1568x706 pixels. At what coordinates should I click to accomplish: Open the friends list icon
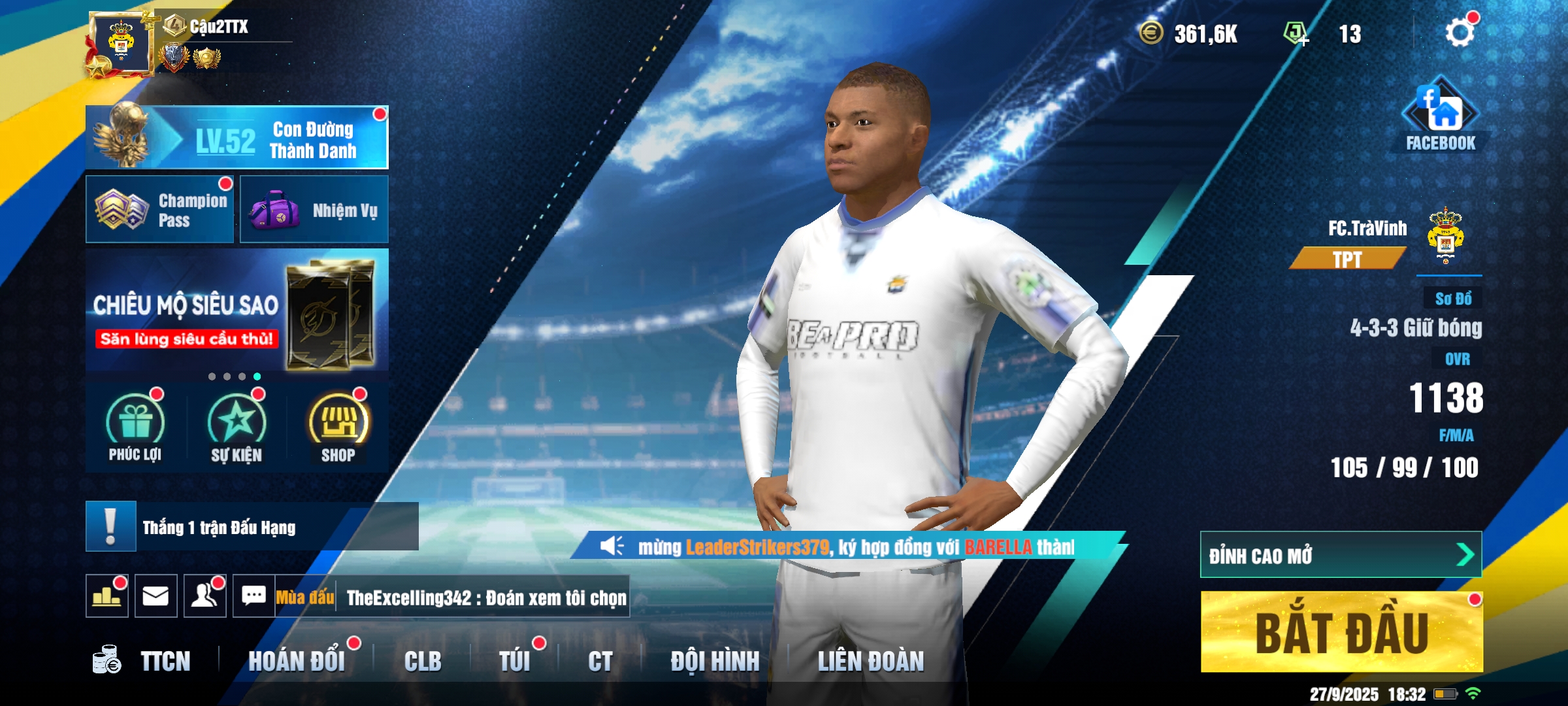click(205, 596)
